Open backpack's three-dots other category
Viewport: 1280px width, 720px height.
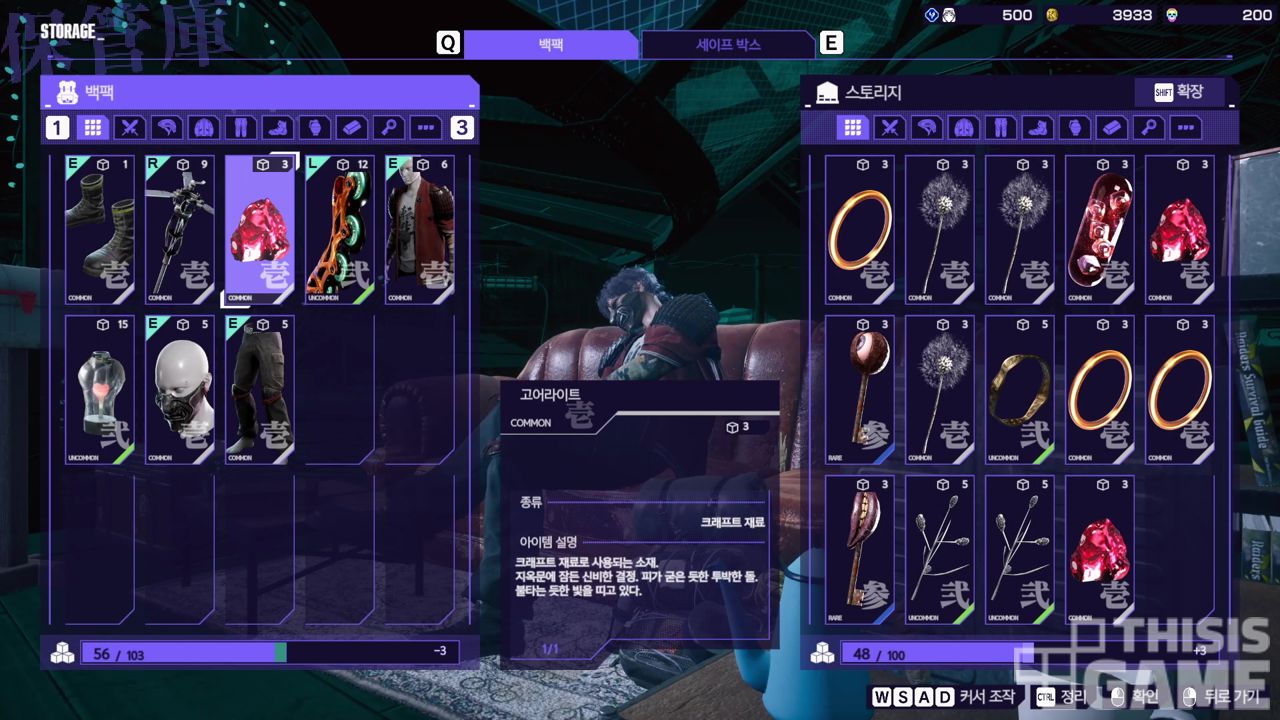(x=426, y=128)
